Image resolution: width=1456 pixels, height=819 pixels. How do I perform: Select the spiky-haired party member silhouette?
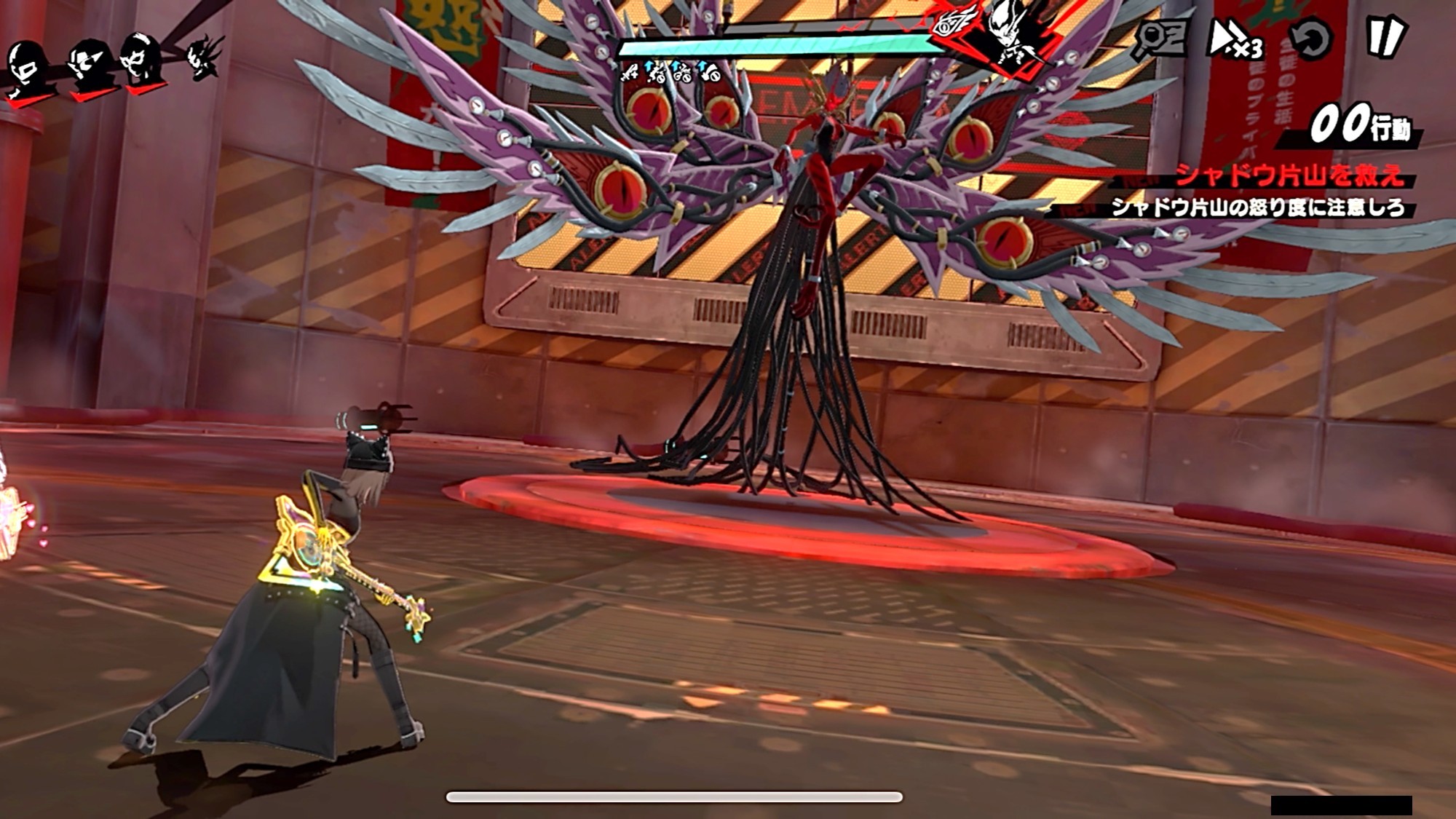(202, 57)
